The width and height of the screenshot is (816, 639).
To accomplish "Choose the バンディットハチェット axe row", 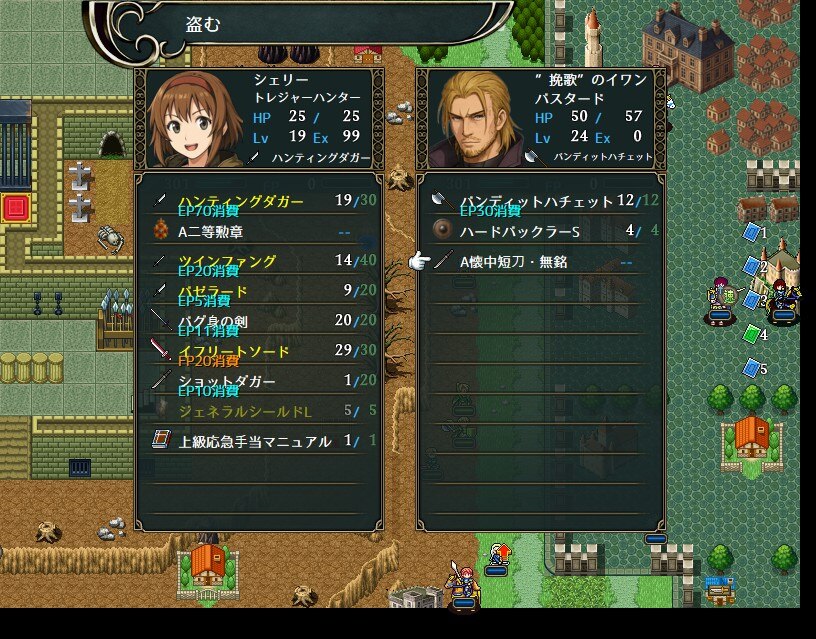I will 540,202.
